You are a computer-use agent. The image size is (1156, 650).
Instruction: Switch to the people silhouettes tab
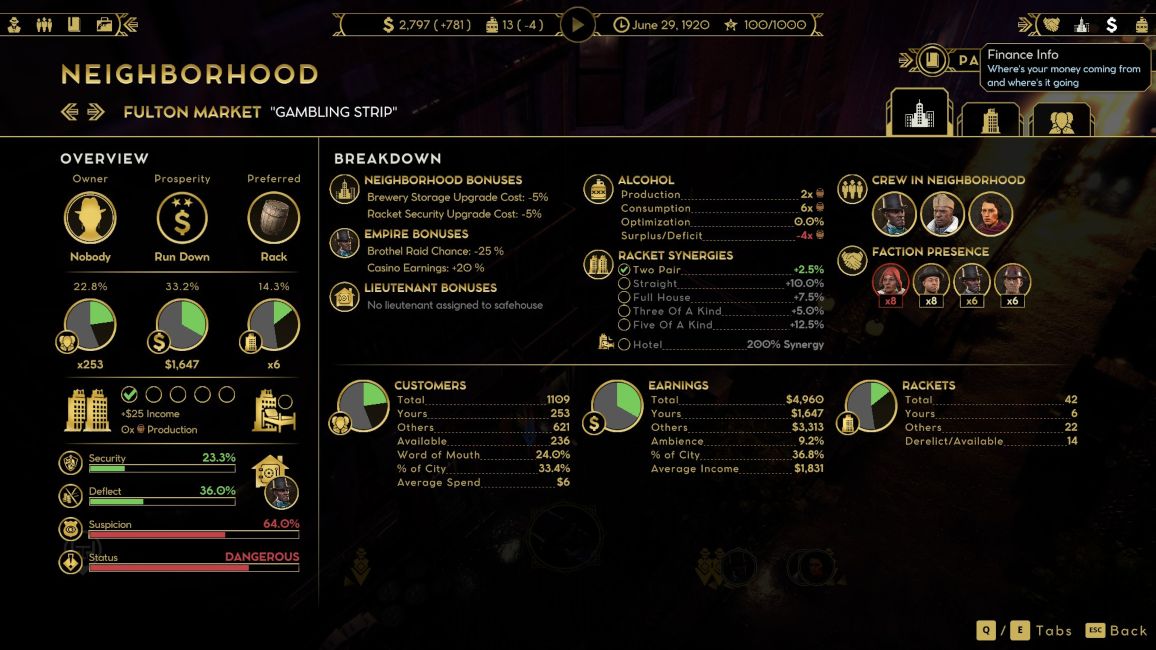click(x=1062, y=120)
